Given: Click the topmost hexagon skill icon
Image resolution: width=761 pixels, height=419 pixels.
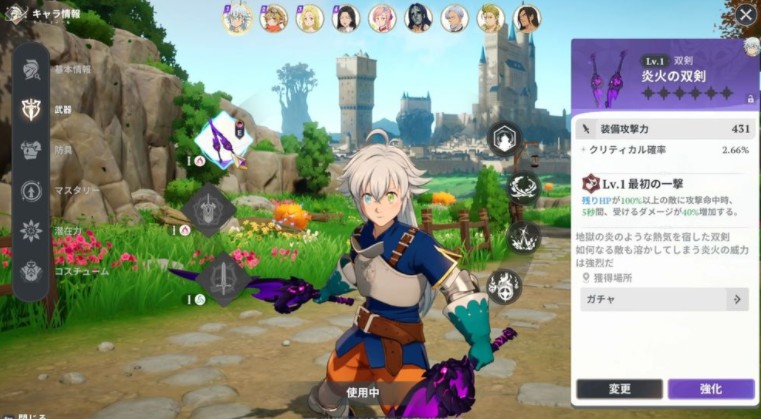Looking at the screenshot, I should (x=502, y=138).
